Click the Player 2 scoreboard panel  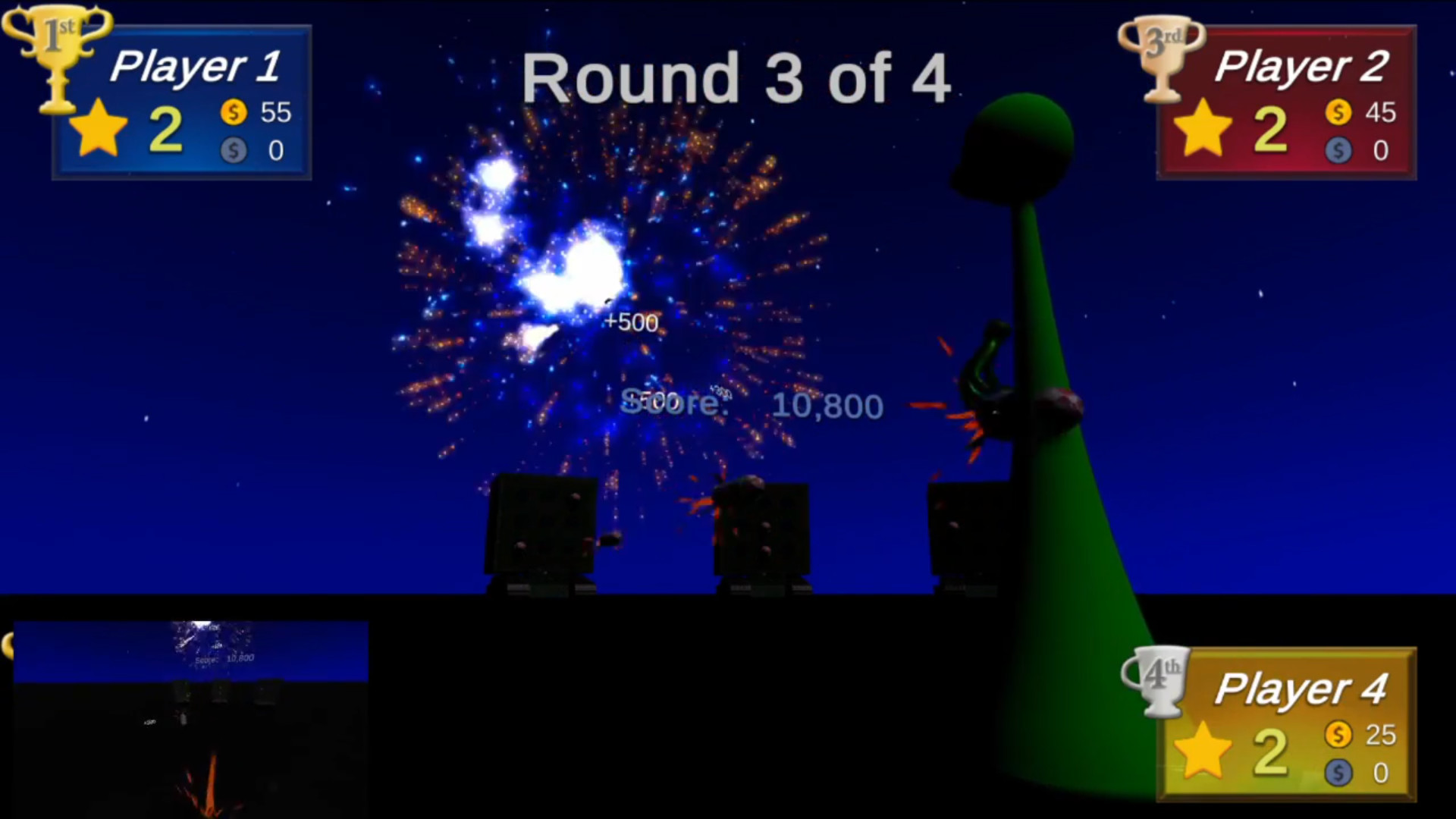[x=1285, y=102]
